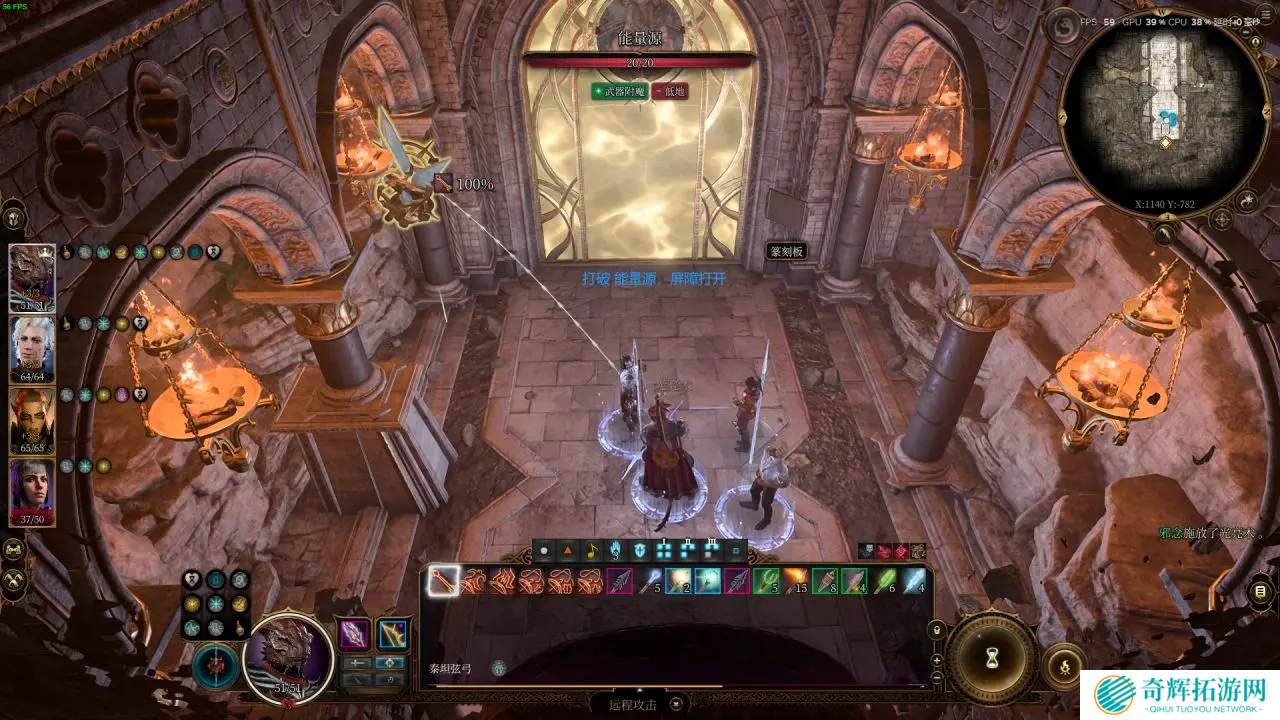The width and height of the screenshot is (1280, 720).
Task: Use the torch item with count 15
Action: 796,581
